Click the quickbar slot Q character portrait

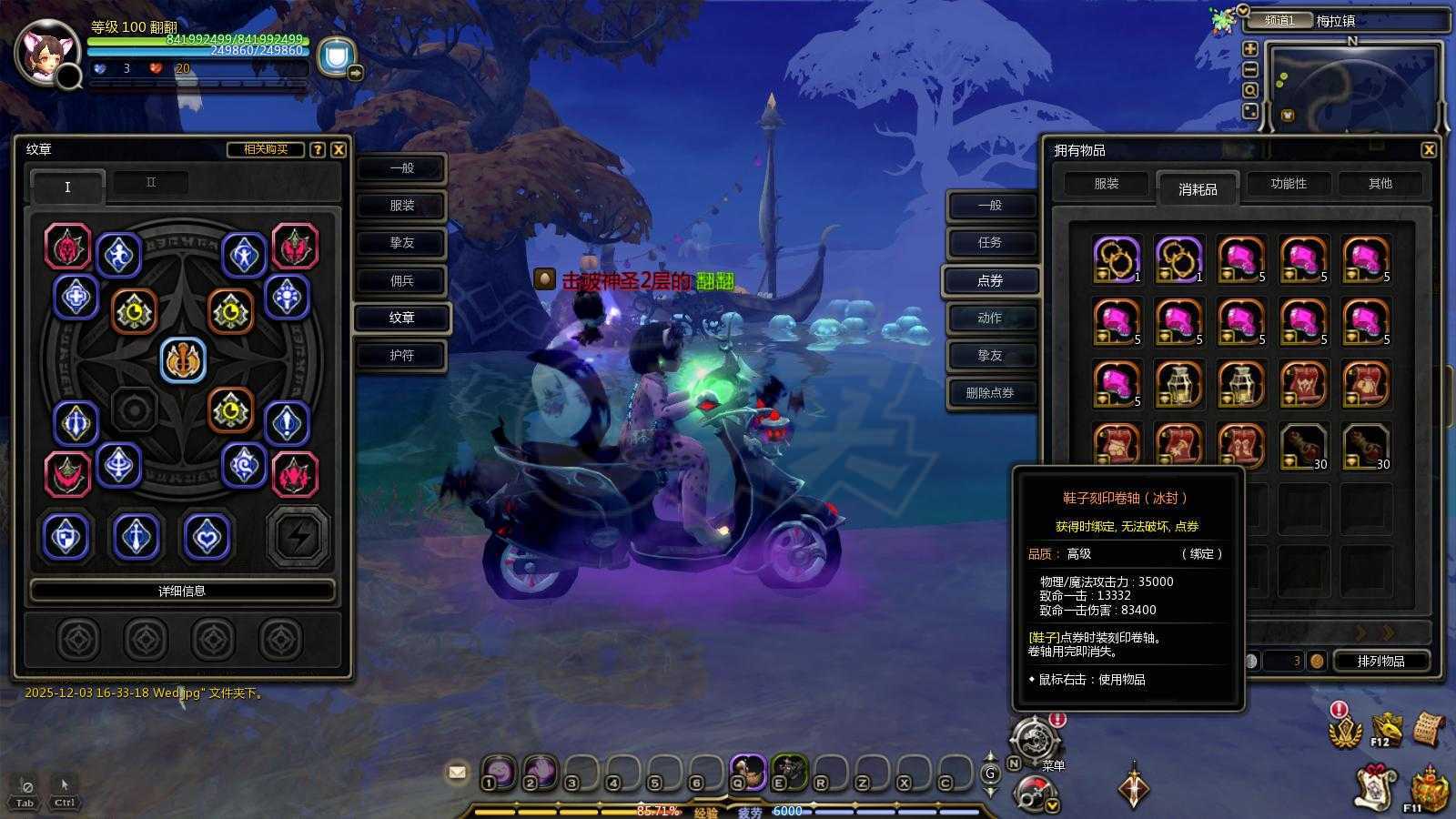(748, 773)
